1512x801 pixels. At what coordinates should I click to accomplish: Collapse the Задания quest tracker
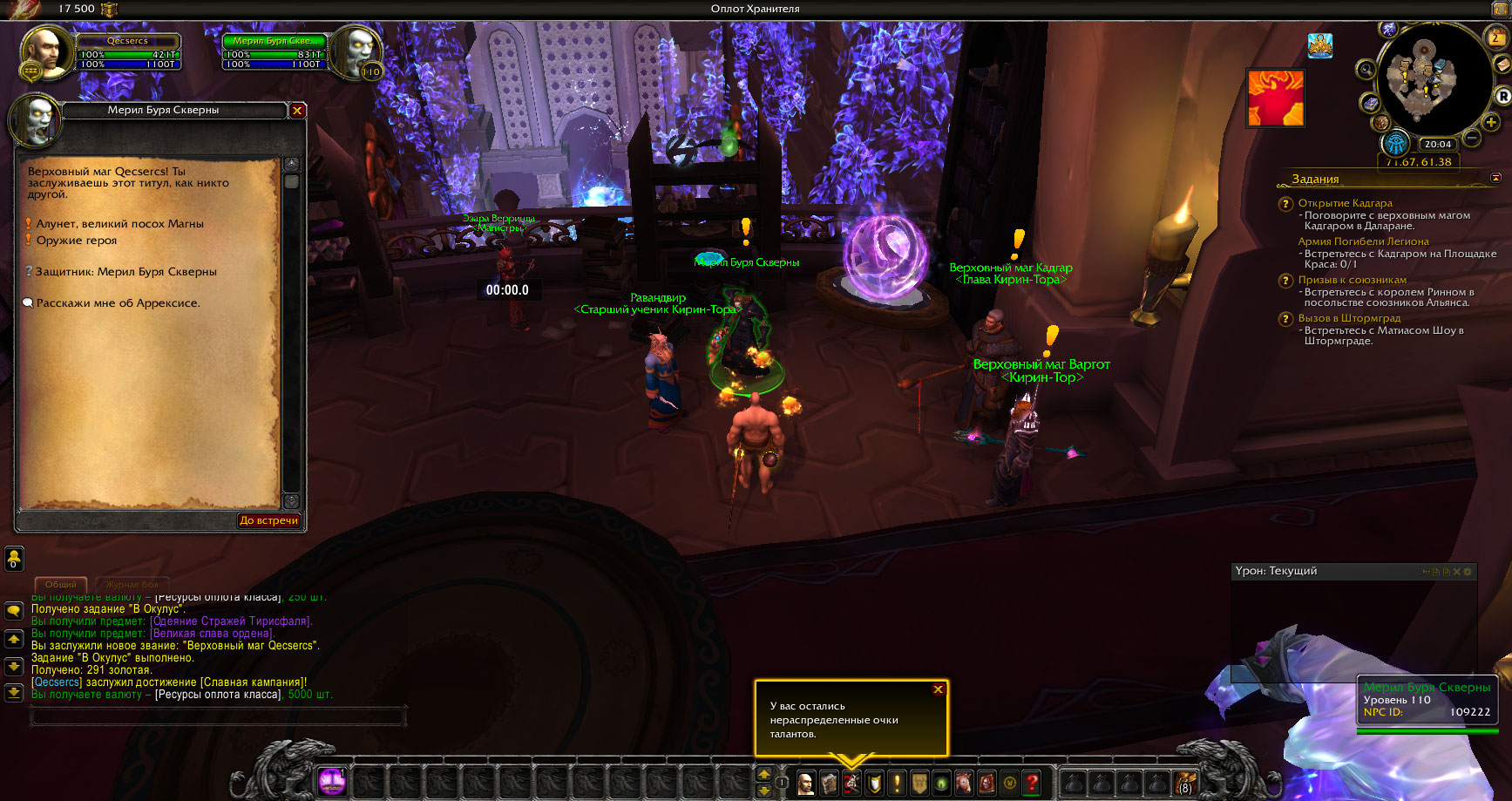coord(1496,178)
